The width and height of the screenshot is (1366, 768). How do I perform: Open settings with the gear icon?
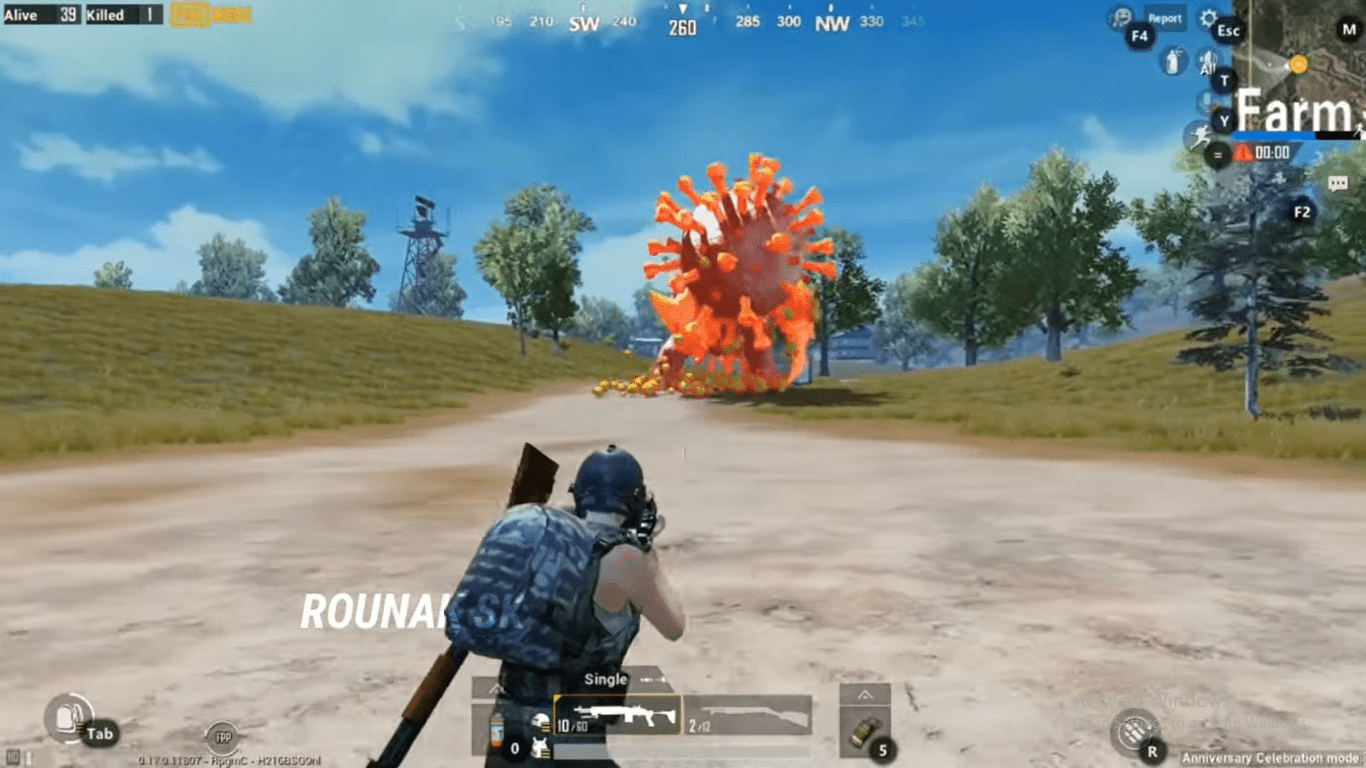(1209, 19)
